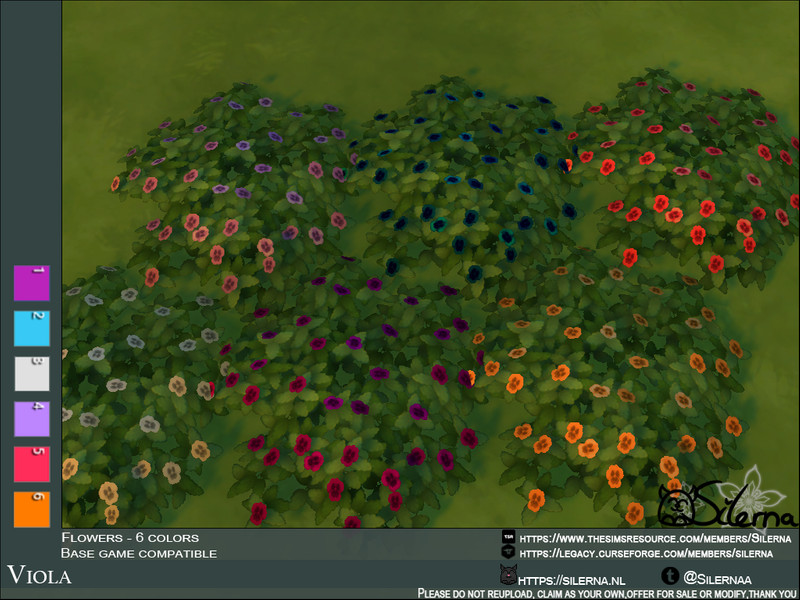Open The Sims Resource member link

tap(657, 538)
